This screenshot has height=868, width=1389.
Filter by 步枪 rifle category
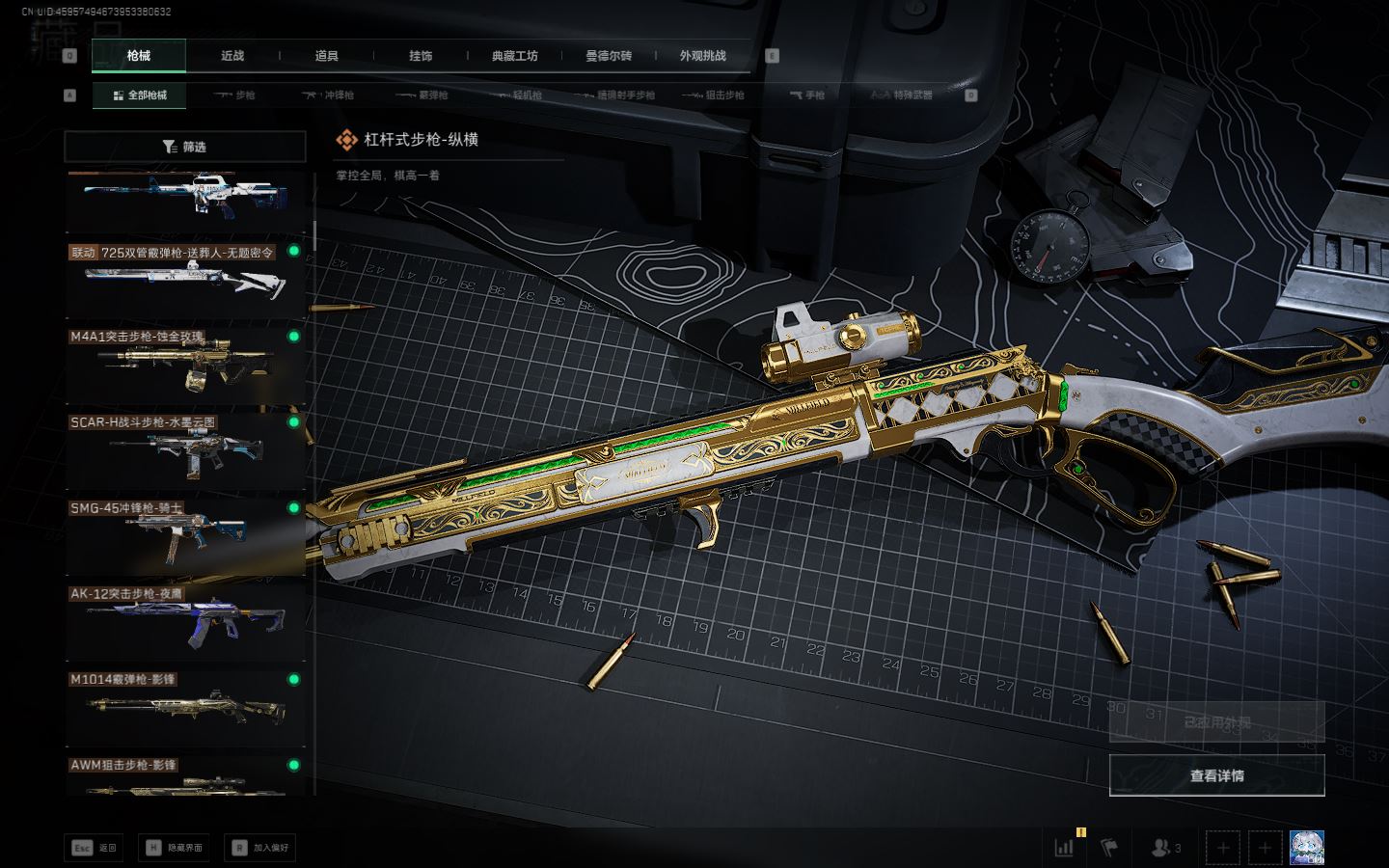point(234,95)
